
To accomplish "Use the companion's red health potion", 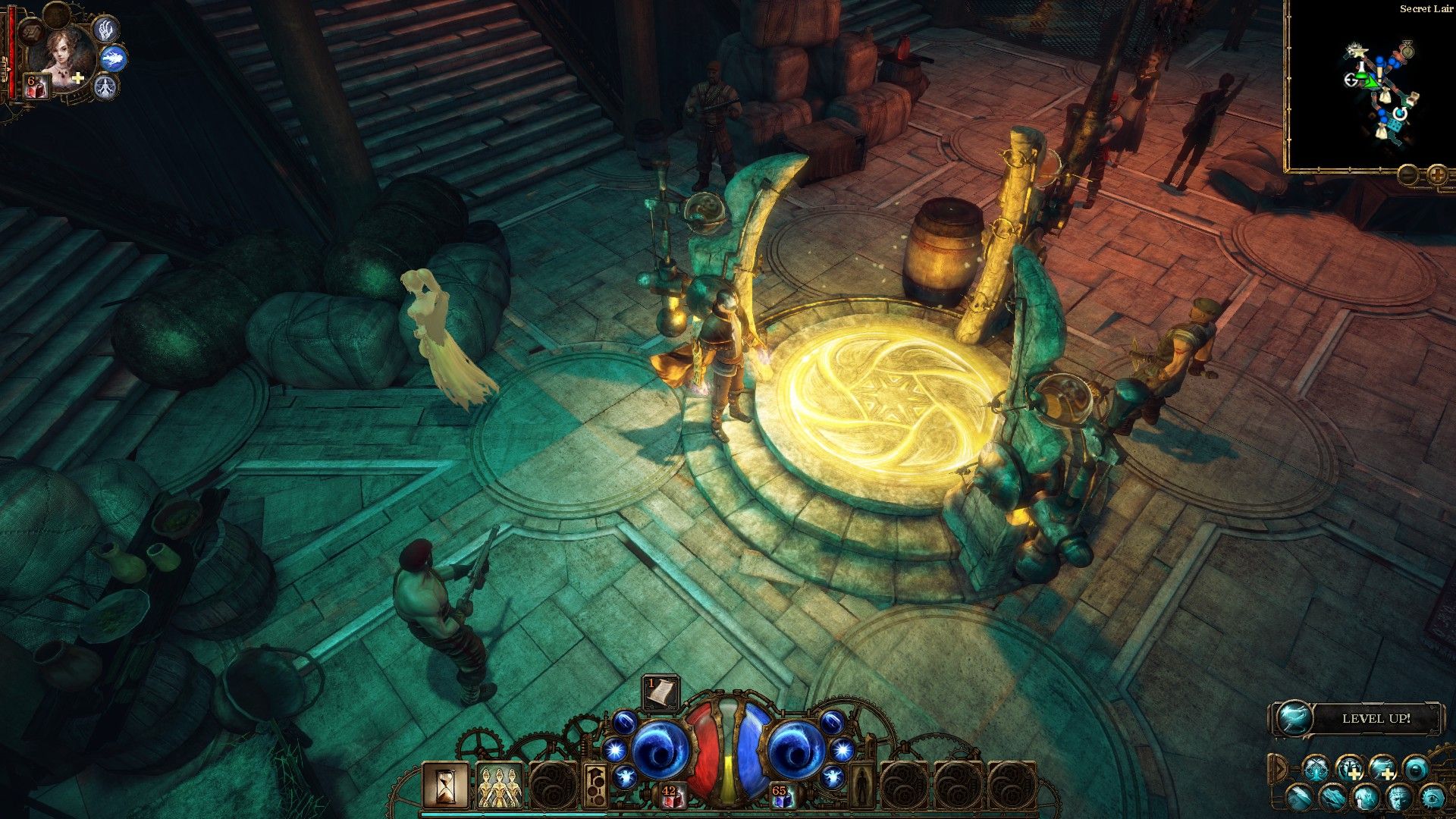I will pyautogui.click(x=36, y=87).
